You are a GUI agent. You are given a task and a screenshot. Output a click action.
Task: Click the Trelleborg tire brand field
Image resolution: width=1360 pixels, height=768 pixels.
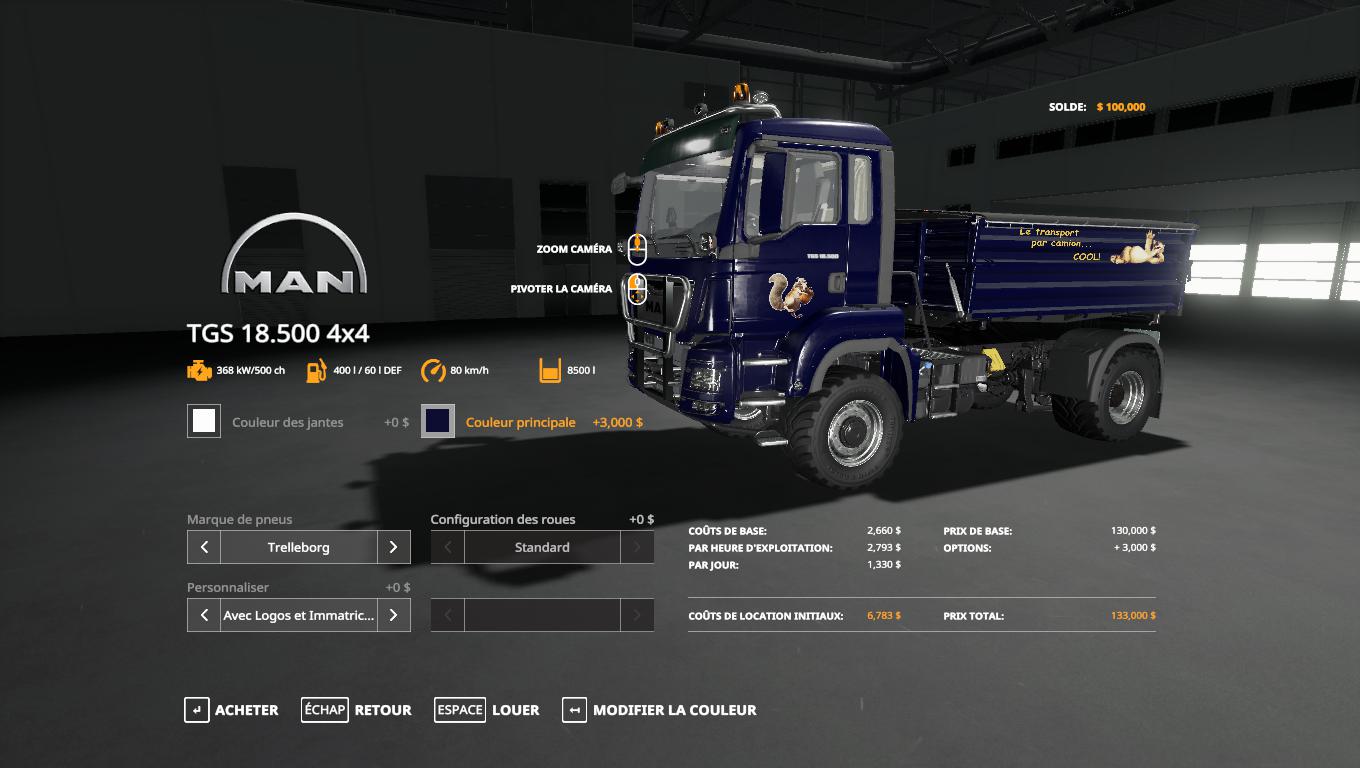(298, 547)
